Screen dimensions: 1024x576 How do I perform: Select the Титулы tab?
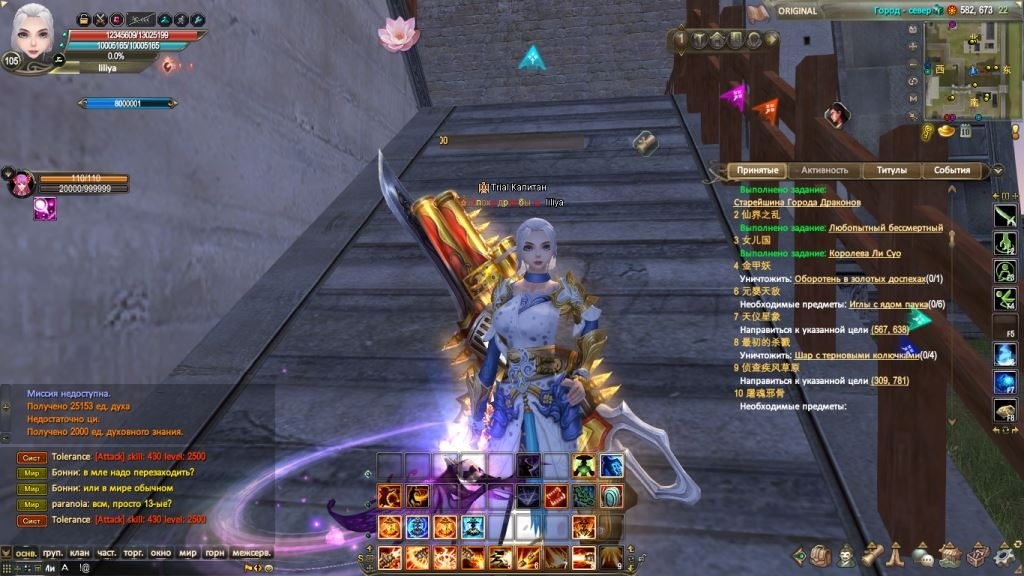point(891,170)
